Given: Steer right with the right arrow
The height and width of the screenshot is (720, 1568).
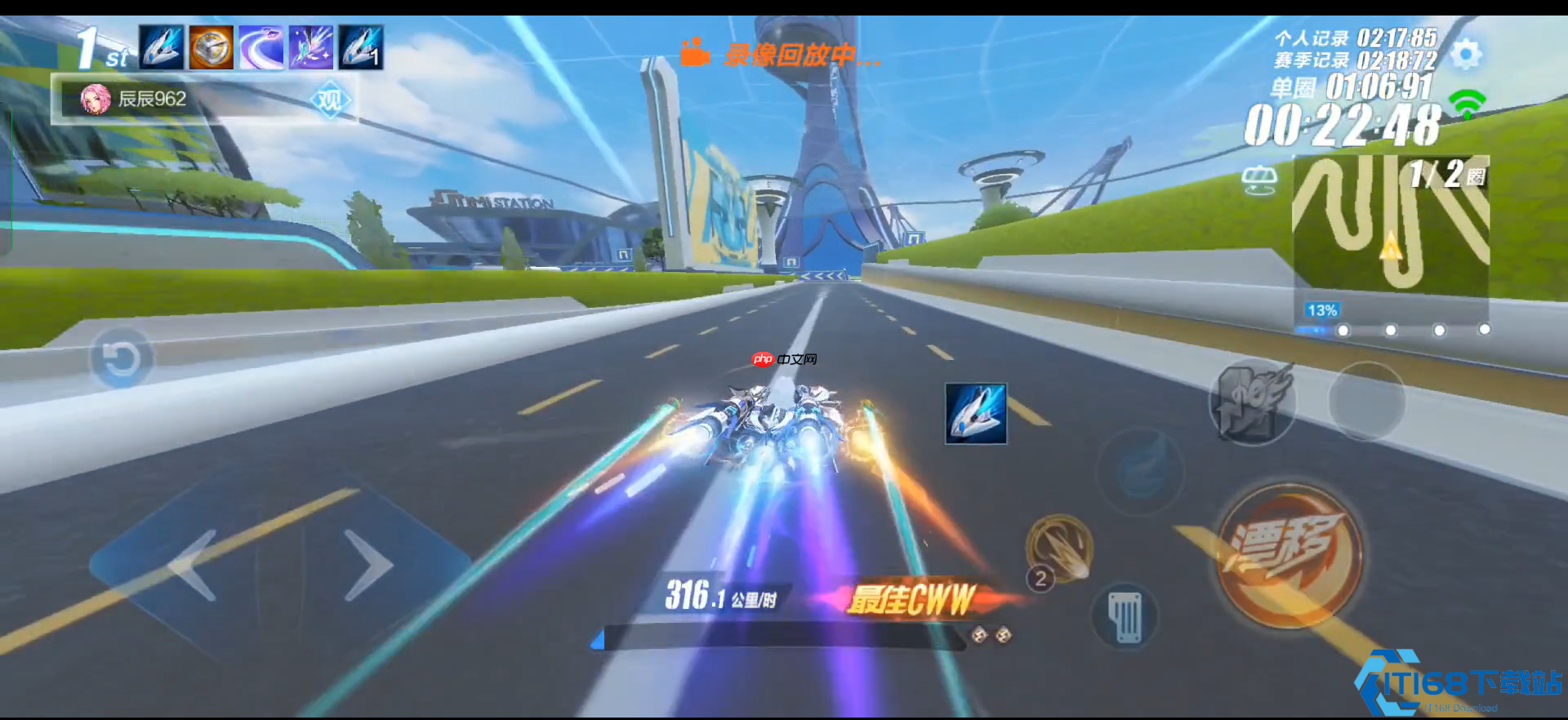Looking at the screenshot, I should (367, 564).
